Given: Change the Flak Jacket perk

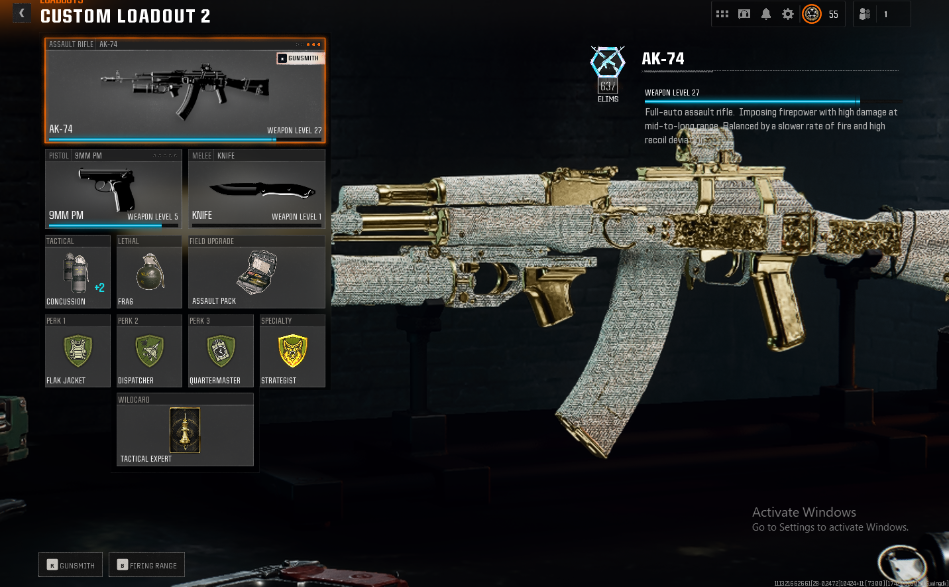Looking at the screenshot, I should coord(78,351).
